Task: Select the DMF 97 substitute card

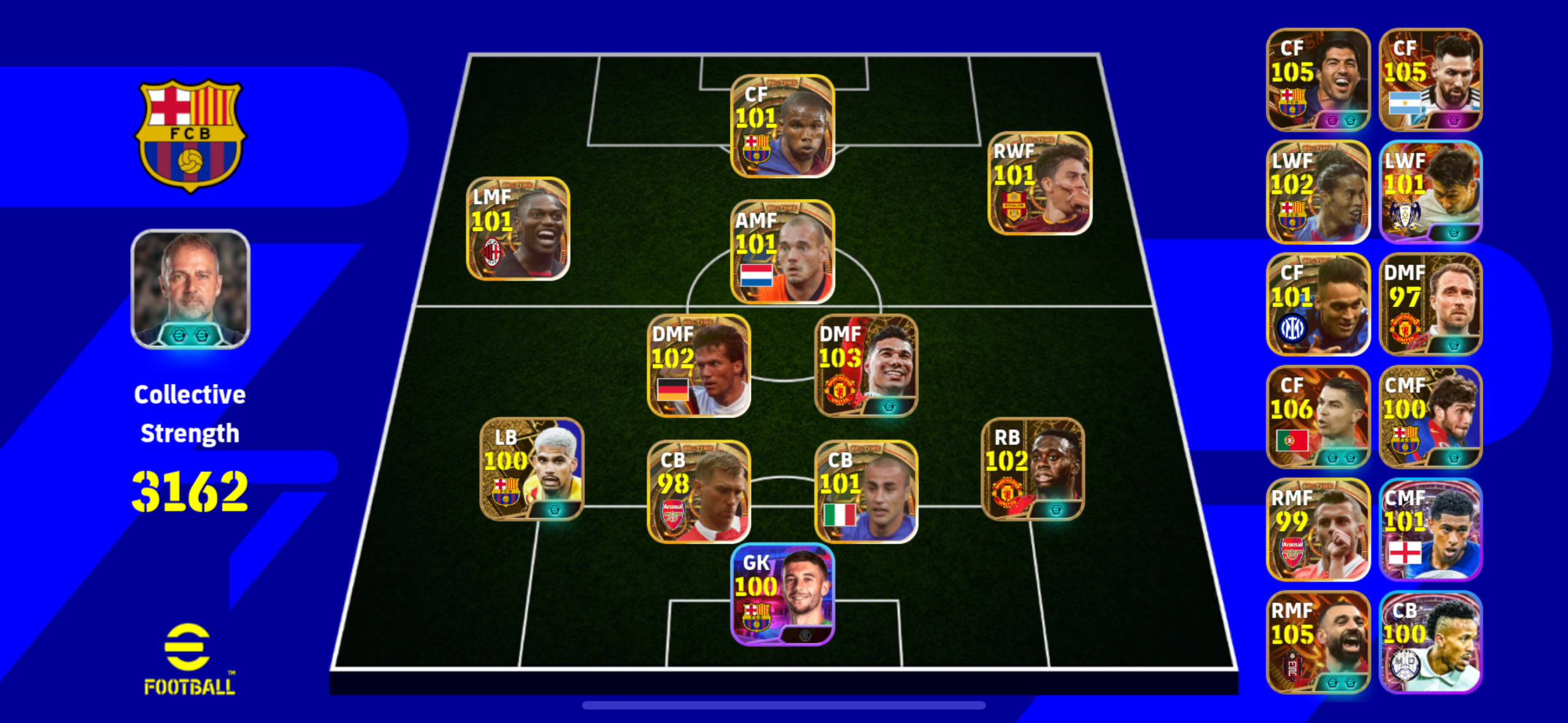Action: point(1430,304)
